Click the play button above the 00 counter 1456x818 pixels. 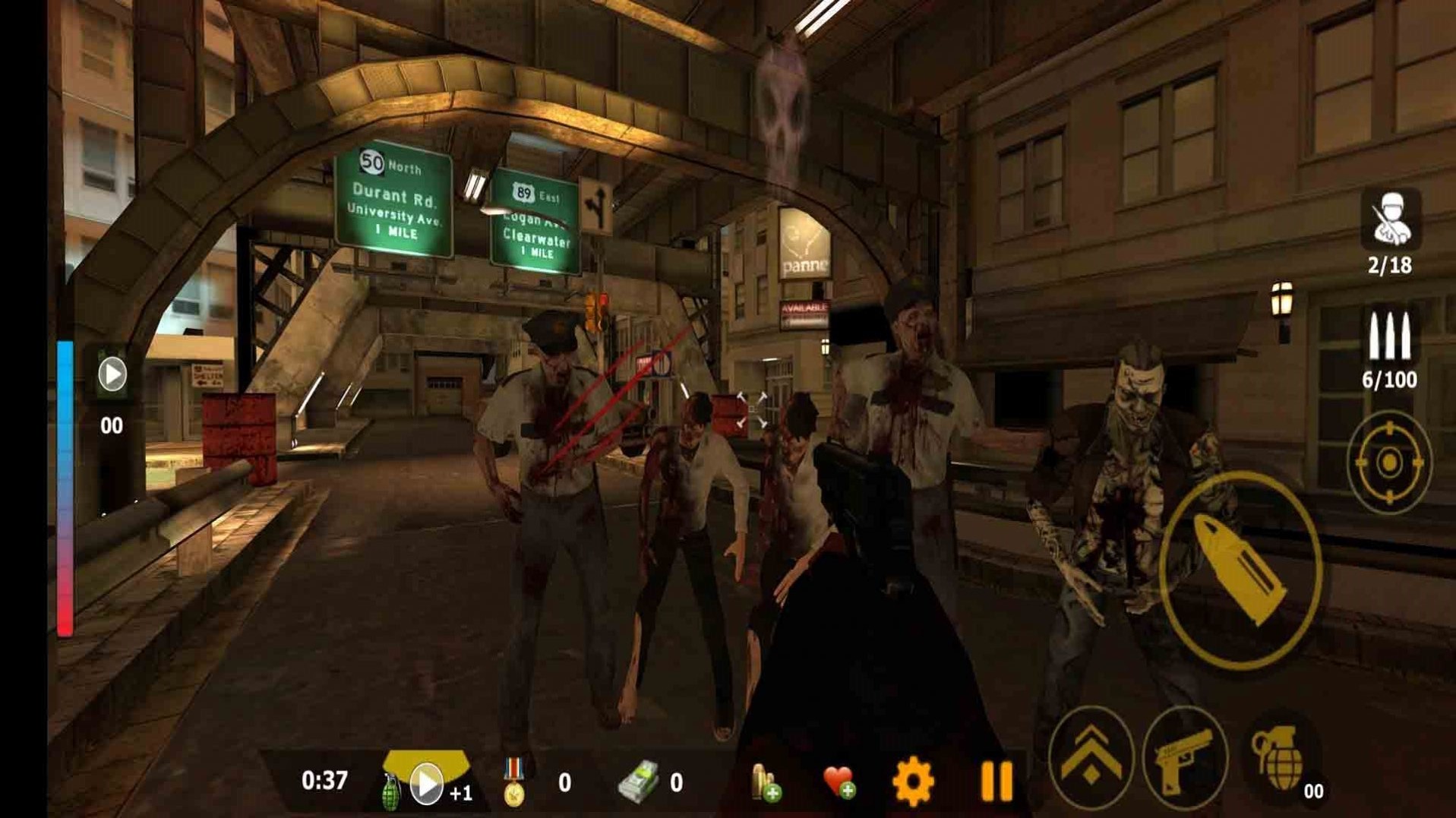tap(112, 374)
